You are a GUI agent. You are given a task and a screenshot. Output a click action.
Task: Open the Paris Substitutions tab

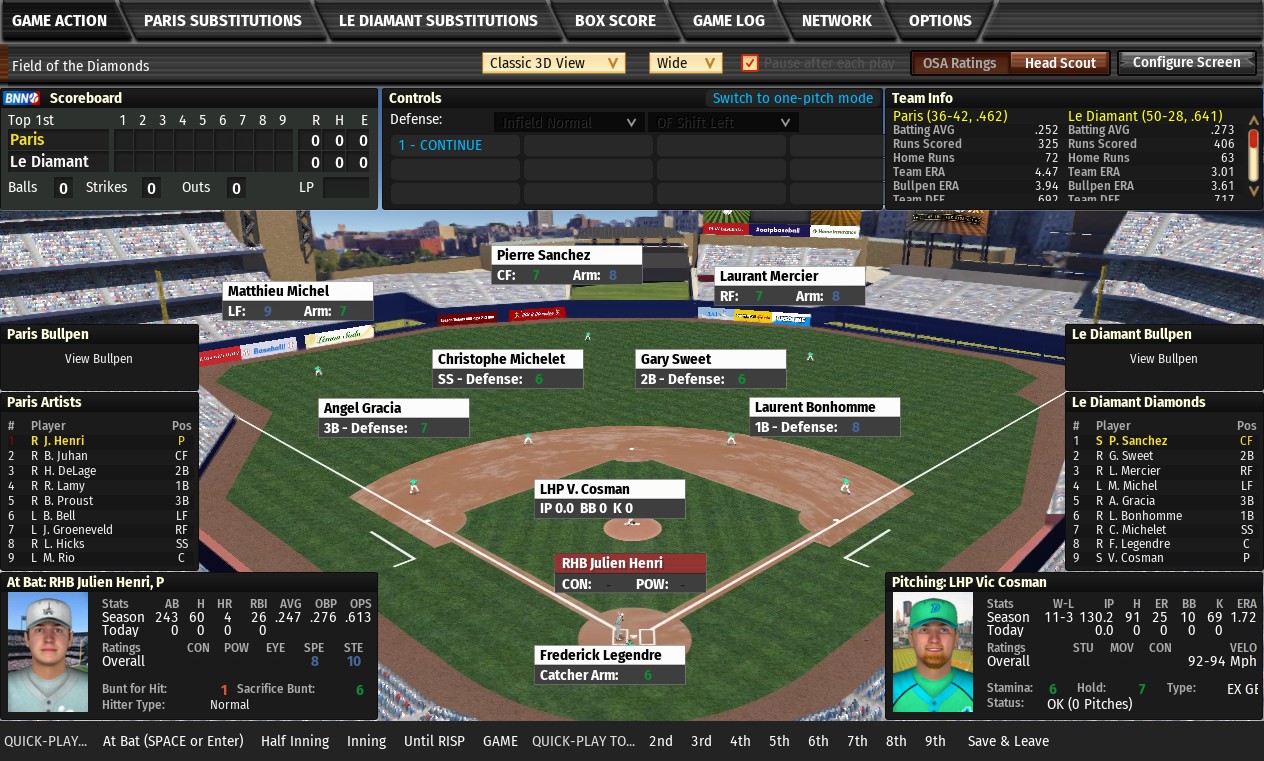[222, 20]
